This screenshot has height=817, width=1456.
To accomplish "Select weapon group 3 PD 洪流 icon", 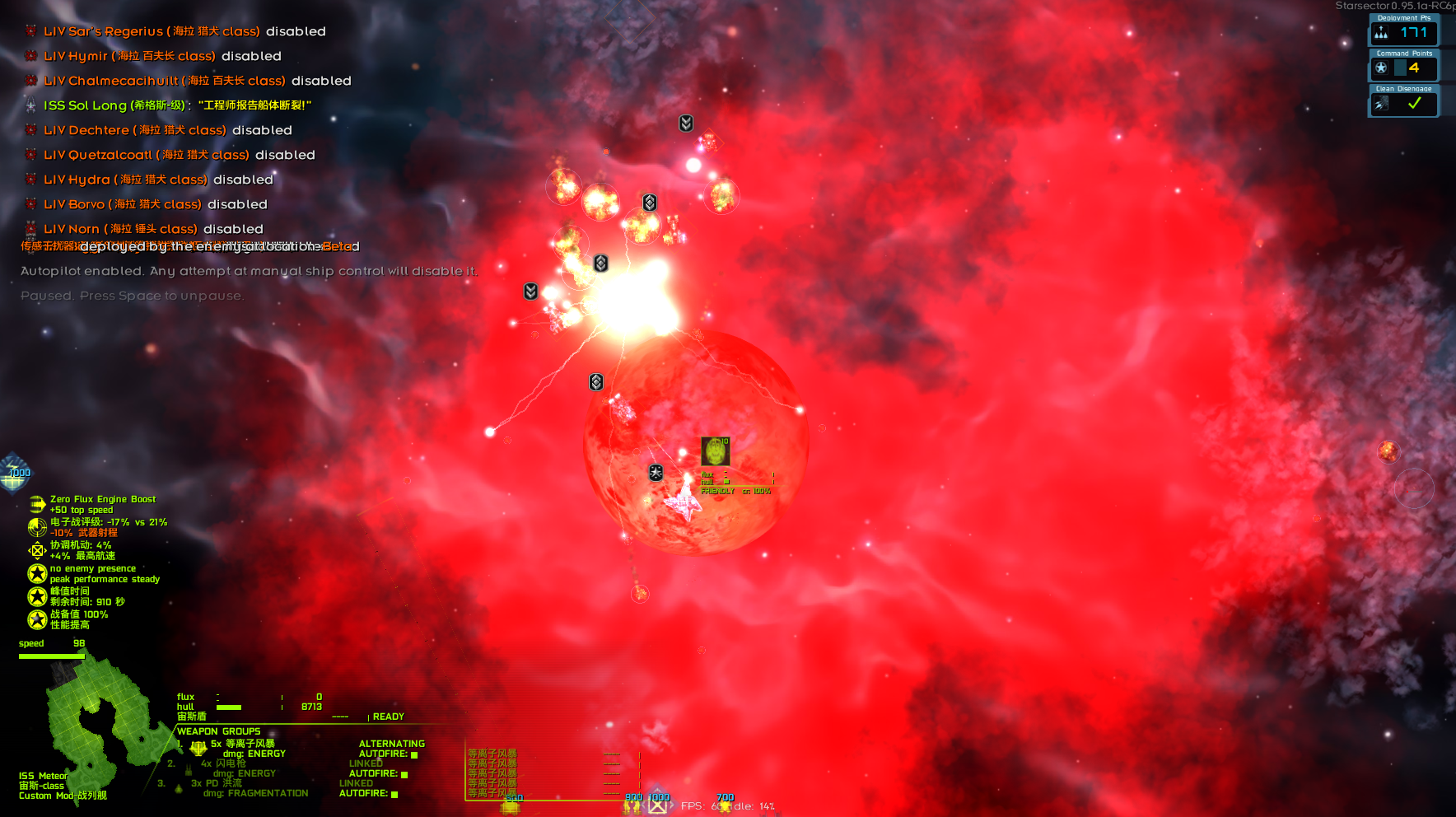I will point(178,790).
